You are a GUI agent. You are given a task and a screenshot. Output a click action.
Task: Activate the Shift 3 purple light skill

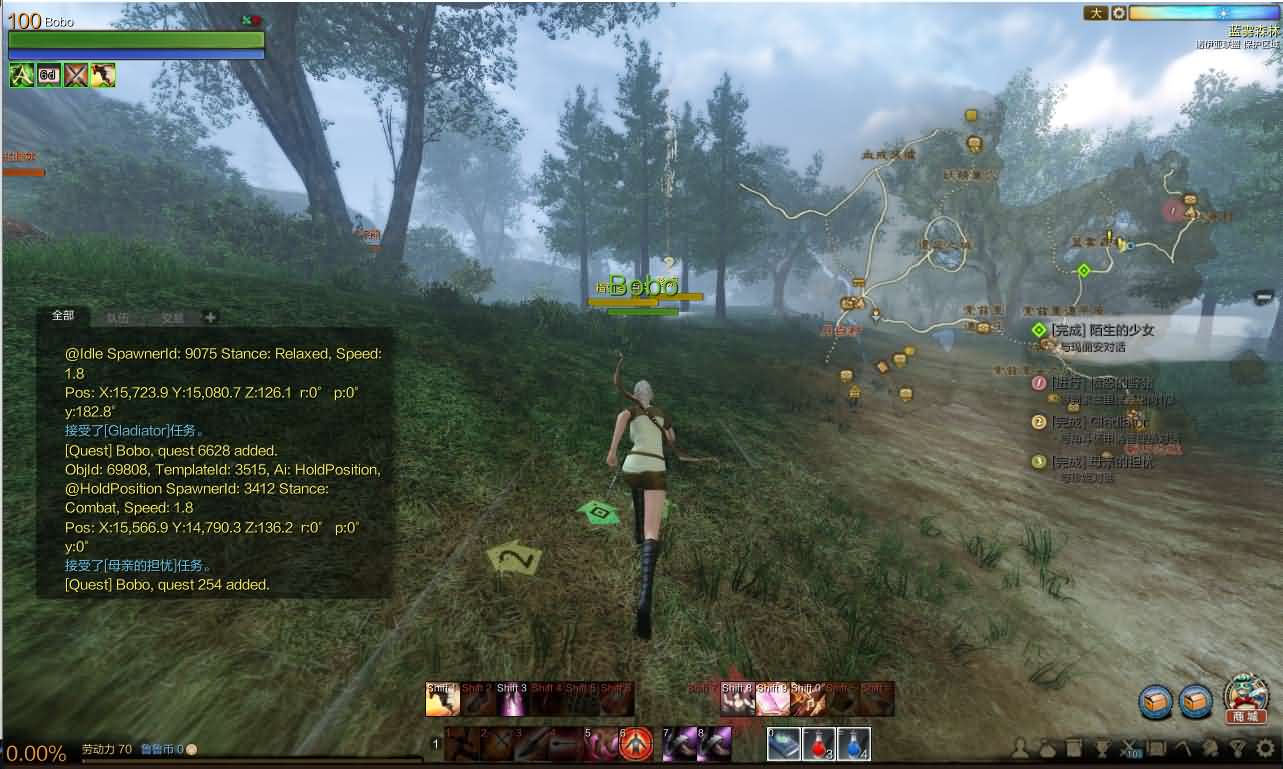[x=512, y=699]
